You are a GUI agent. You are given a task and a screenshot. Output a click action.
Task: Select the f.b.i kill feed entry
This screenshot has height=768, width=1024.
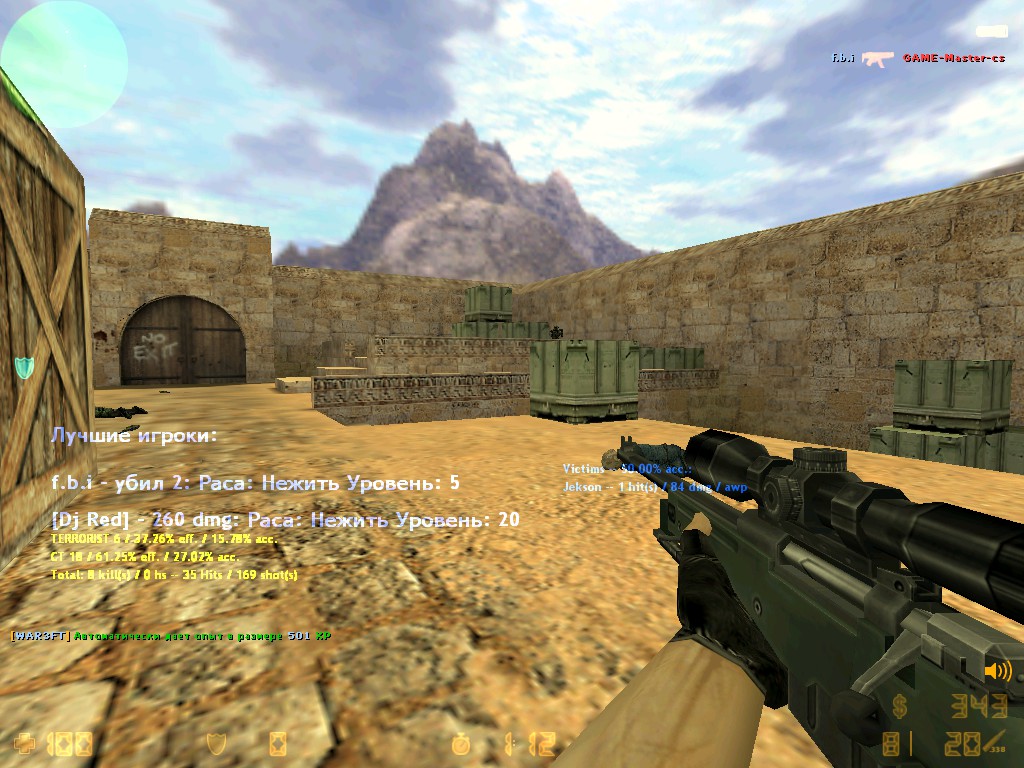click(x=917, y=58)
